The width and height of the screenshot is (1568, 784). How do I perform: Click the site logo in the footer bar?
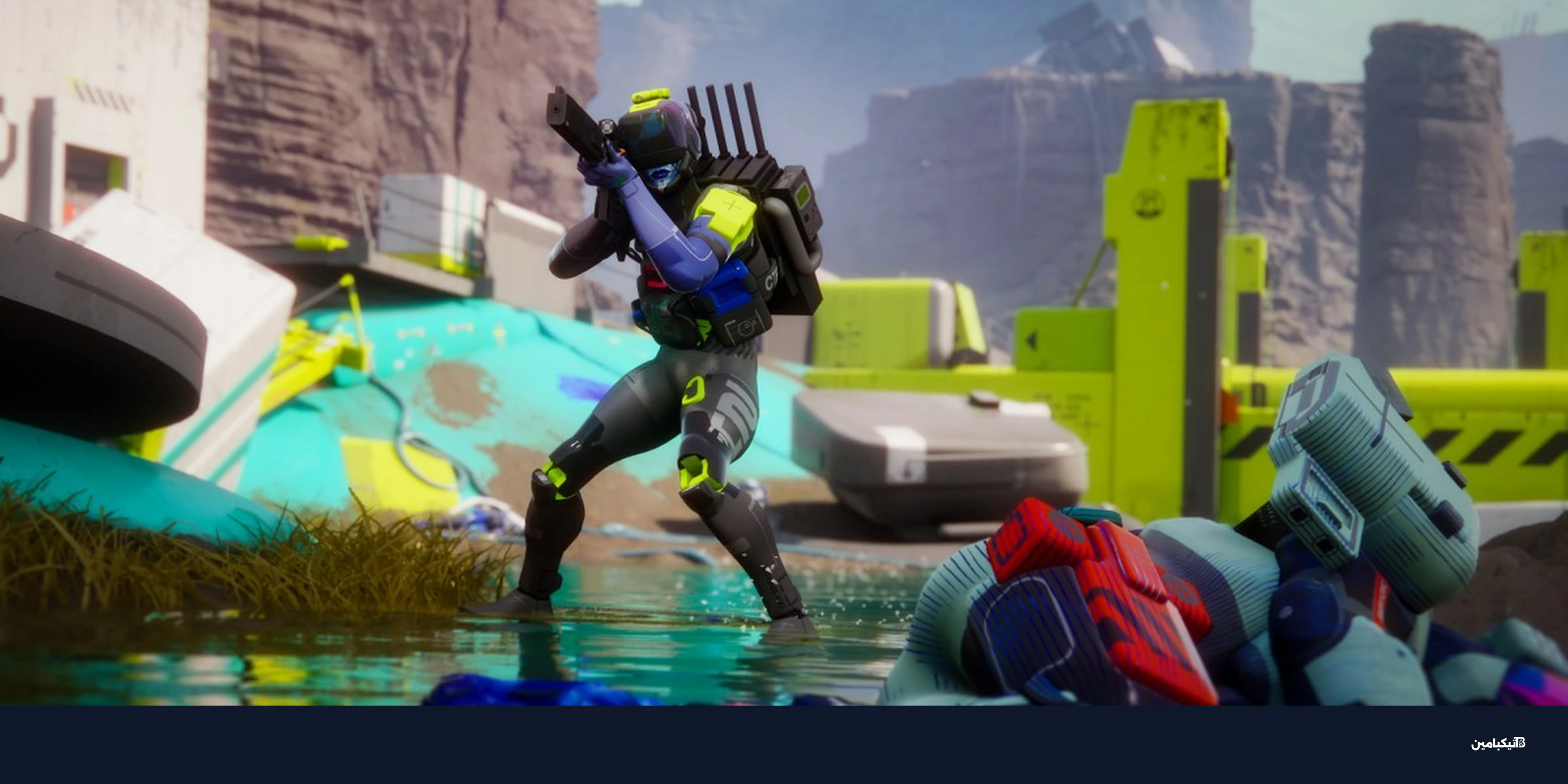coord(1497,743)
